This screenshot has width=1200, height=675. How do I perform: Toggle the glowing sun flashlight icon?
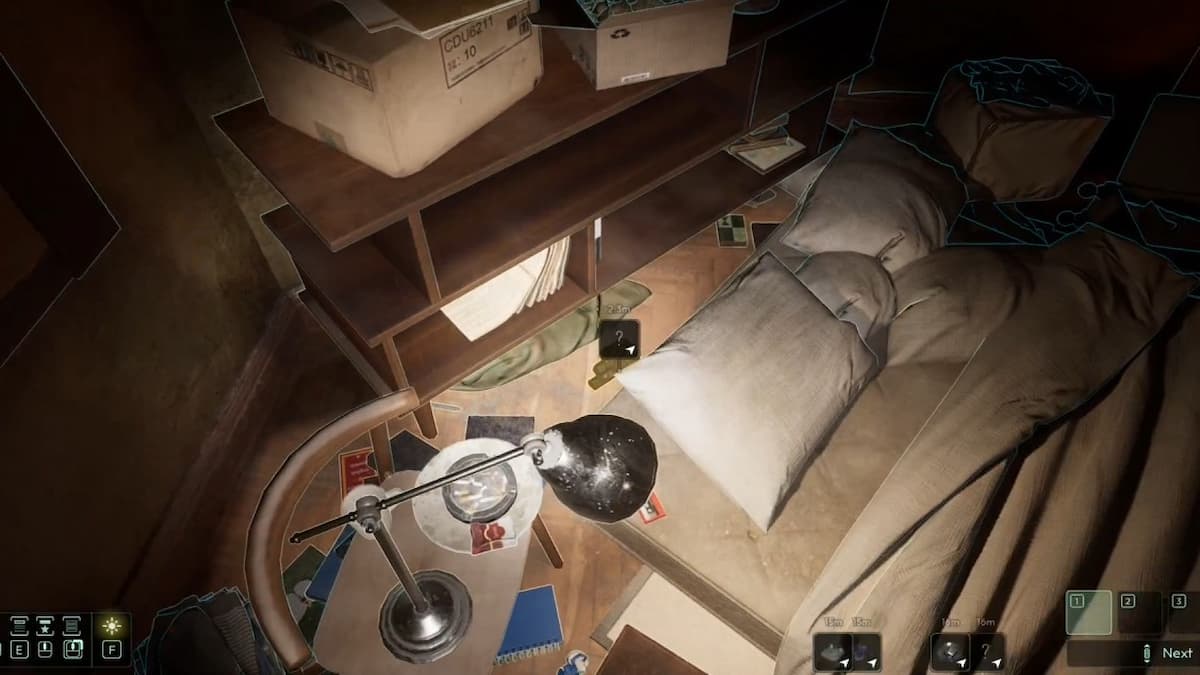point(112,626)
